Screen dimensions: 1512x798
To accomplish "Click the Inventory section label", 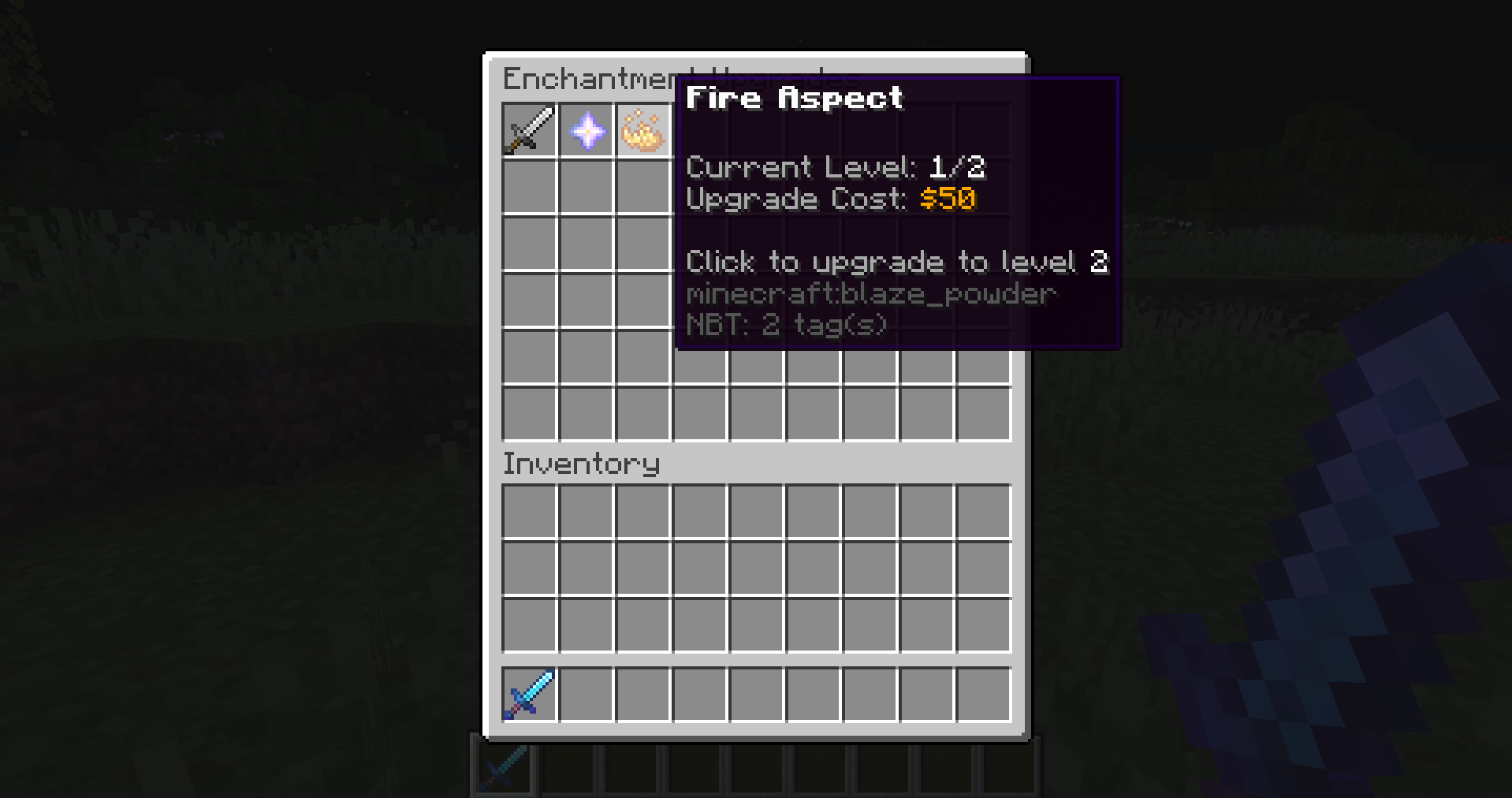I will click(581, 464).
